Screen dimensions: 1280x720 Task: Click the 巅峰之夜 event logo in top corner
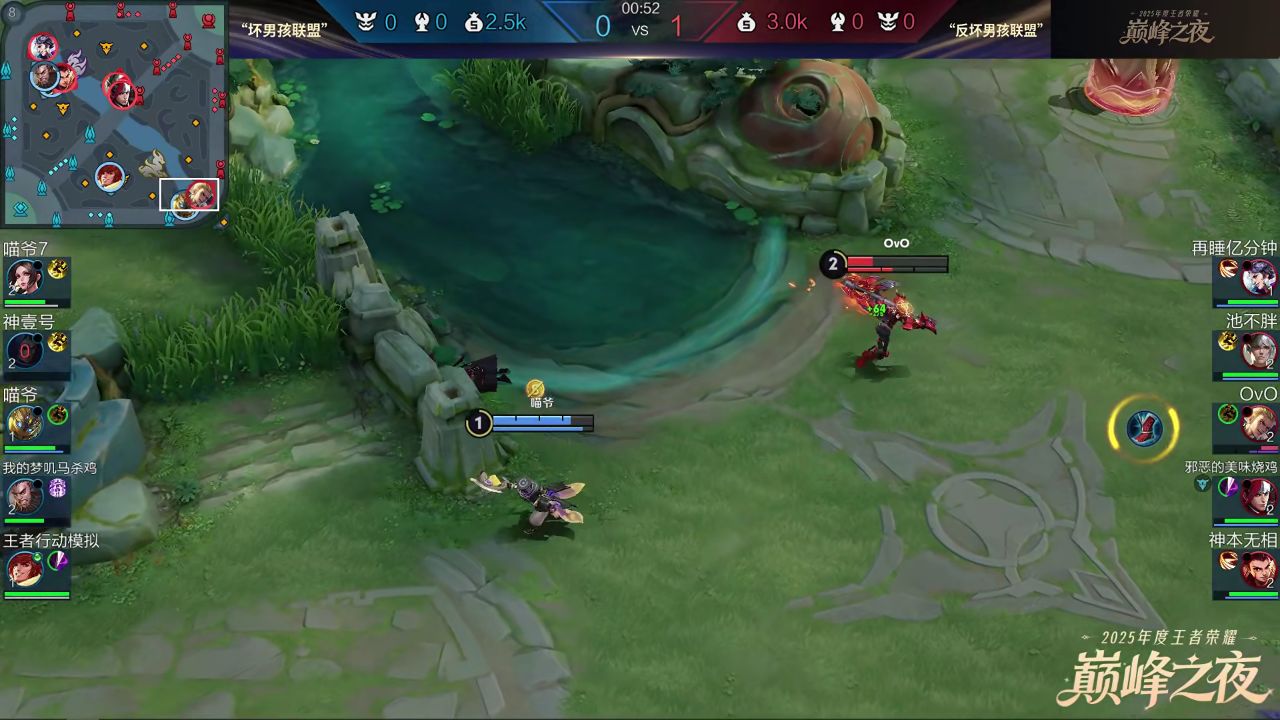(1165, 28)
